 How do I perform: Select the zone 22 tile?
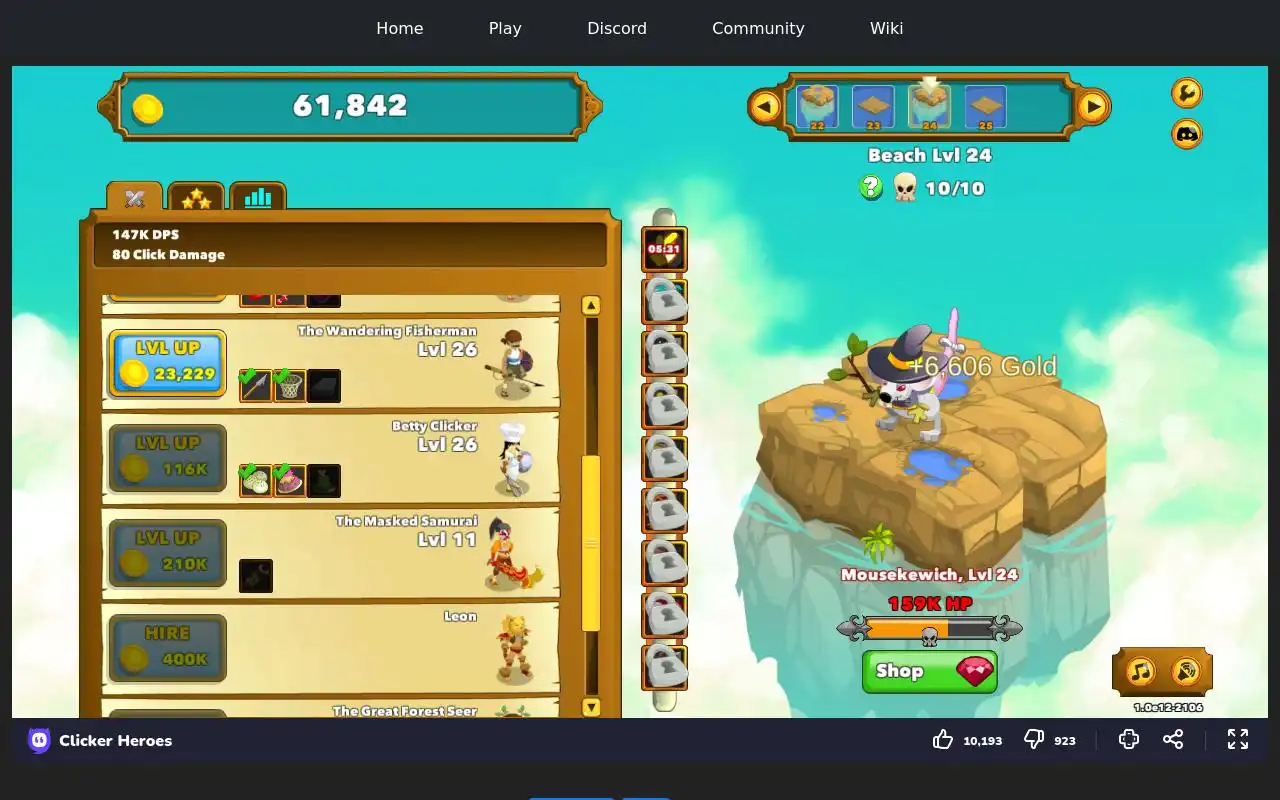(817, 107)
